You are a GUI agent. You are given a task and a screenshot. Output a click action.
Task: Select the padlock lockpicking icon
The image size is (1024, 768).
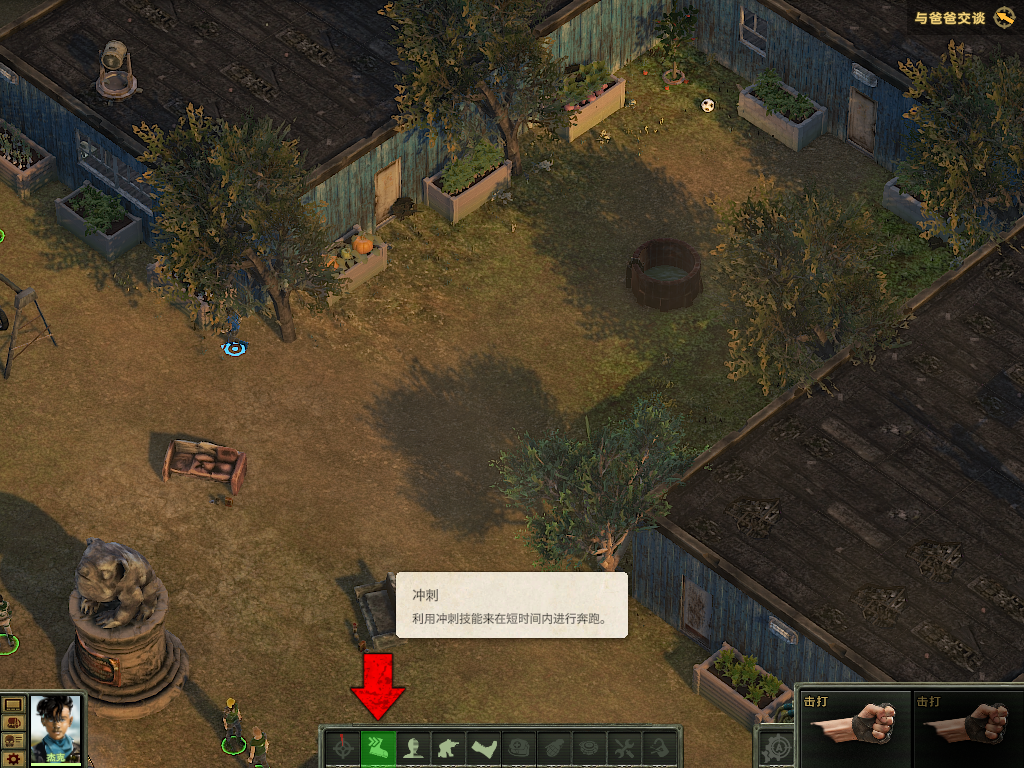point(659,748)
